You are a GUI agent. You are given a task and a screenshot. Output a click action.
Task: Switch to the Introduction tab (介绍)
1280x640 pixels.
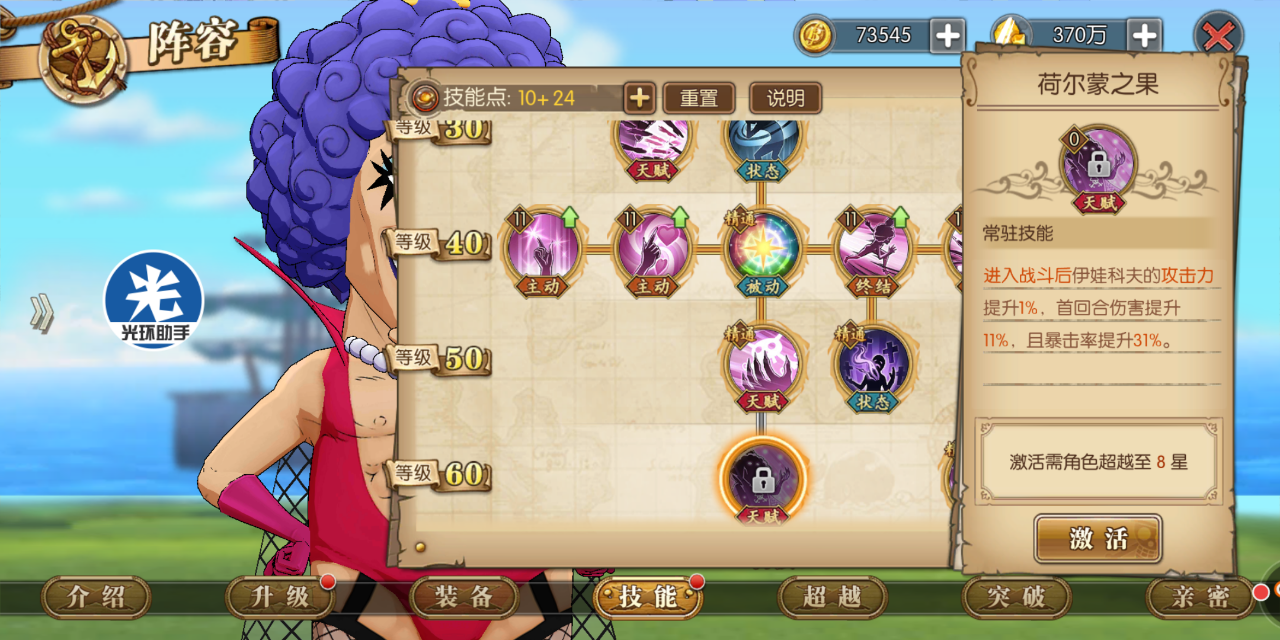pyautogui.click(x=96, y=598)
